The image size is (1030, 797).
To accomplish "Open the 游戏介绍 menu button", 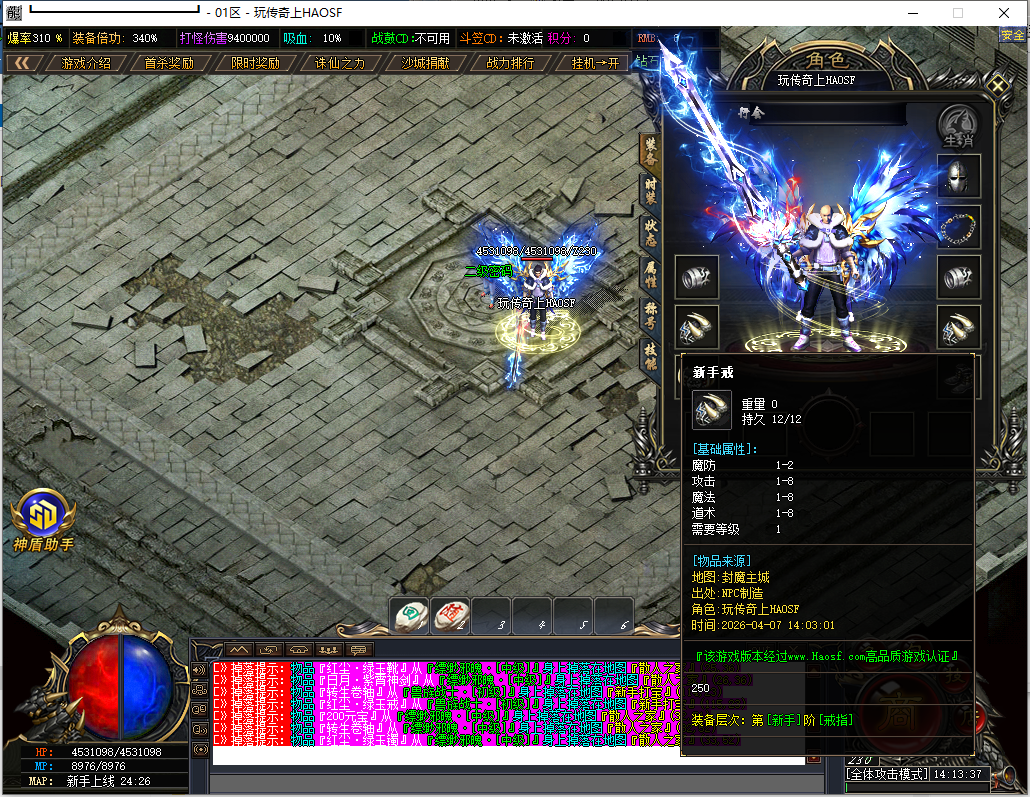I will [86, 63].
